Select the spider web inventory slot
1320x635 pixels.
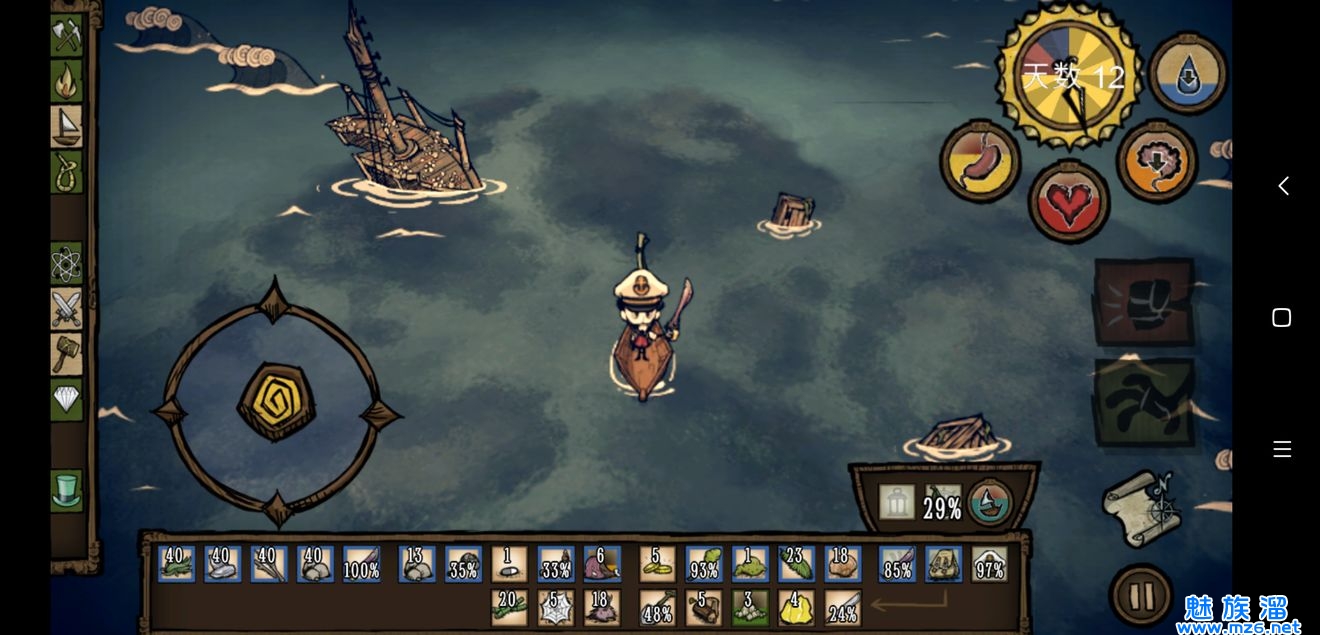pos(556,608)
